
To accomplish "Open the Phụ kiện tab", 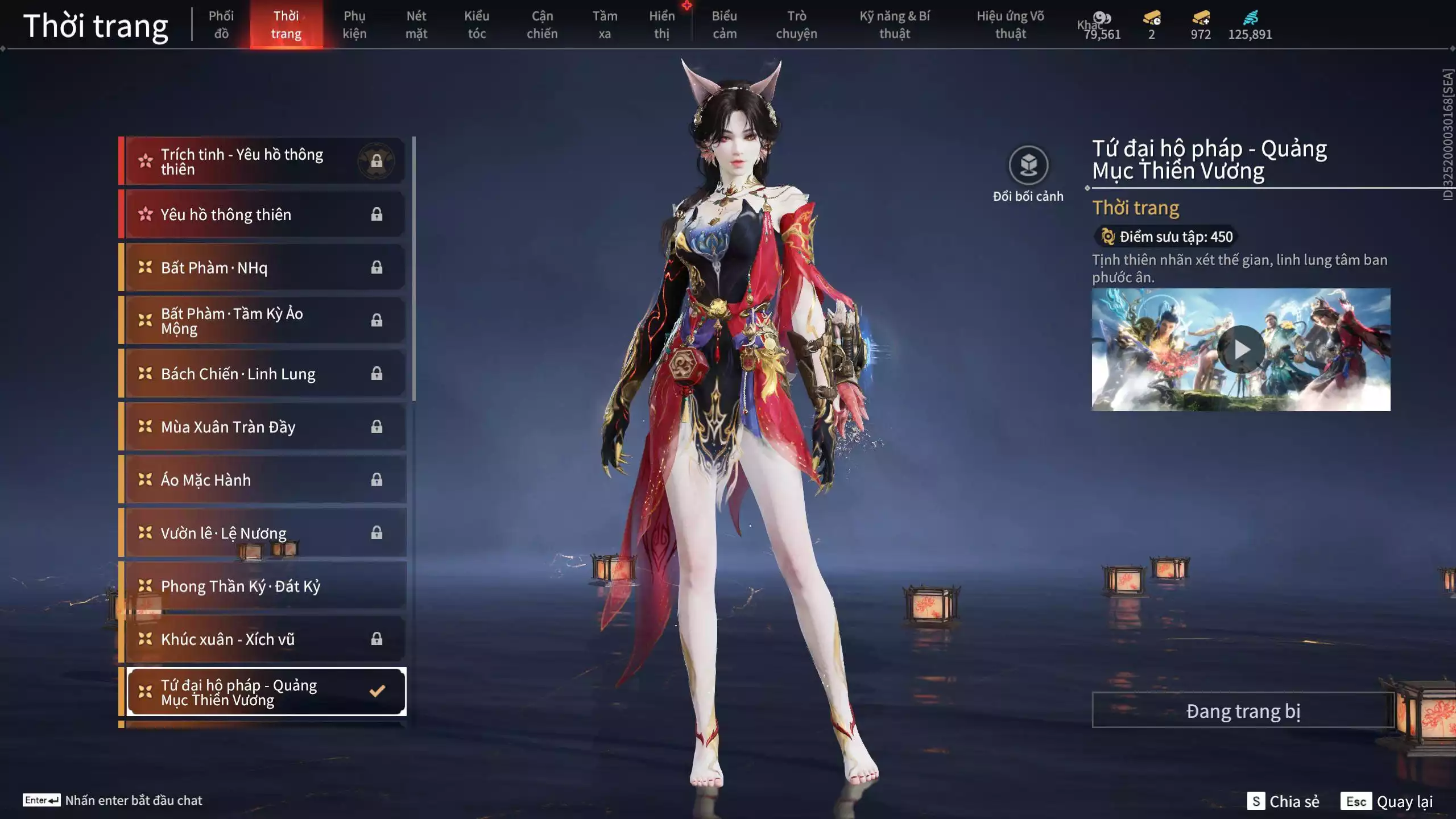I will [x=354, y=24].
